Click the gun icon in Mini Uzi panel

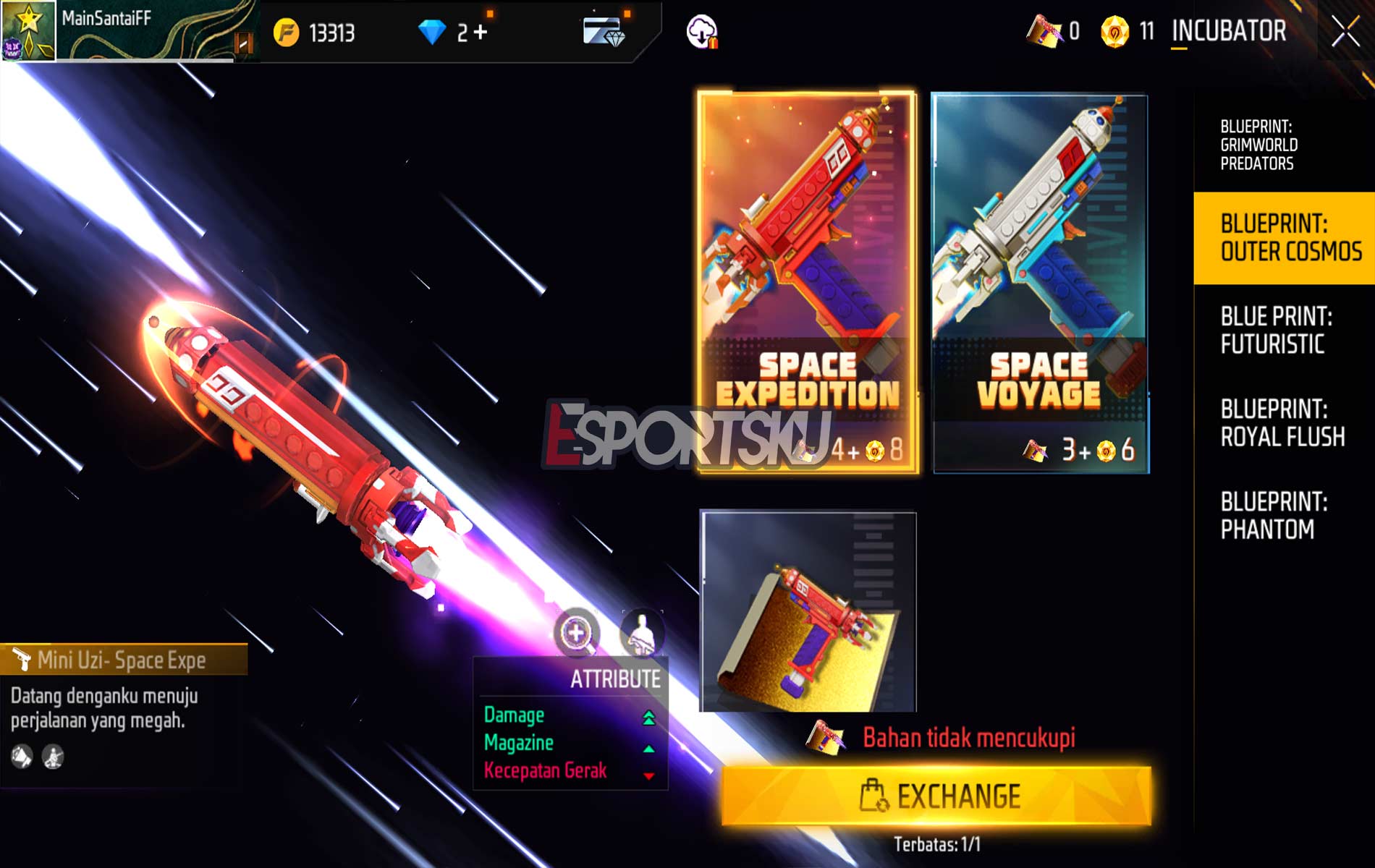coord(23,659)
